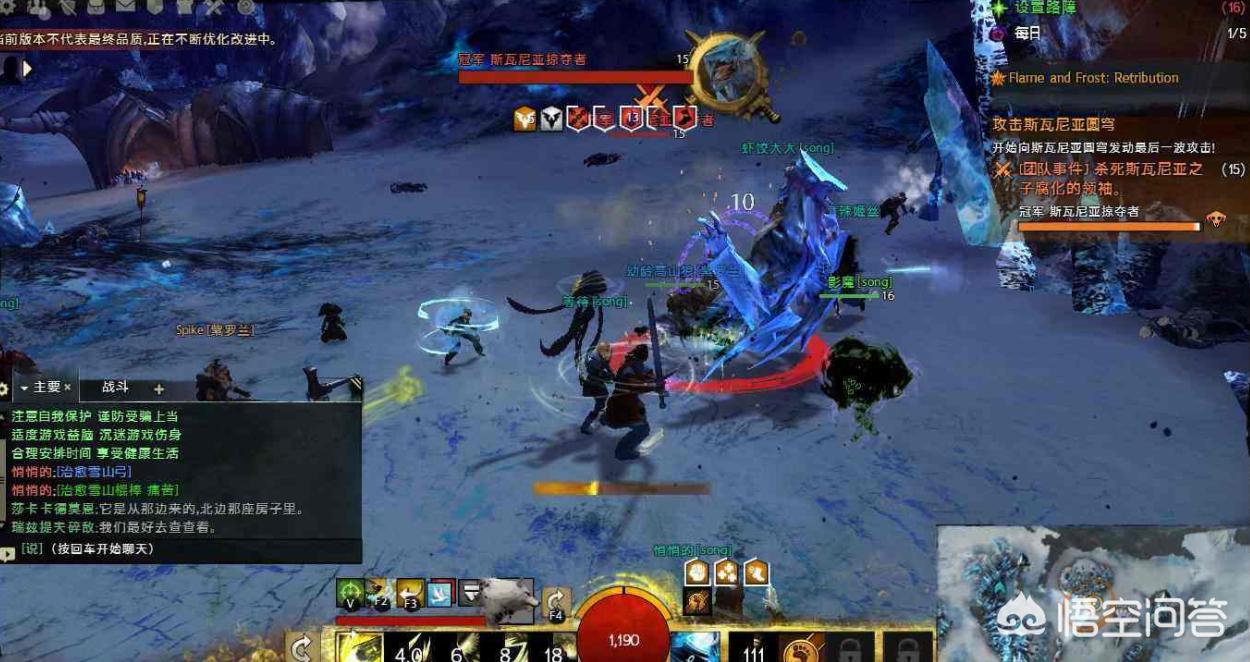Swap weapons with the circular arrow button
The width and height of the screenshot is (1250, 662).
tap(302, 648)
